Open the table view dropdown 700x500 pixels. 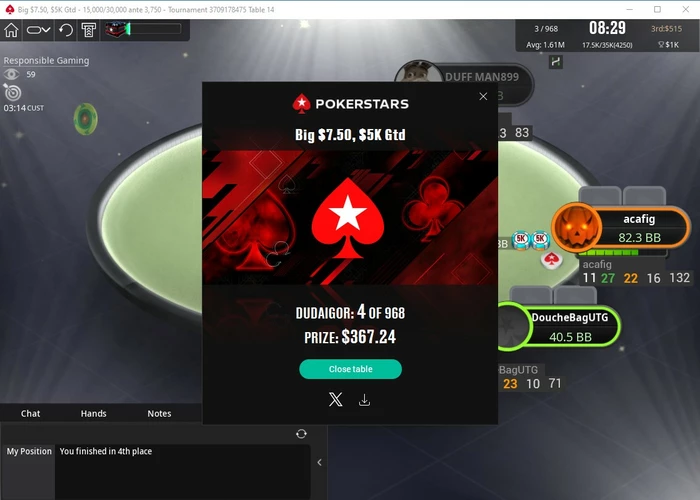click(39, 30)
